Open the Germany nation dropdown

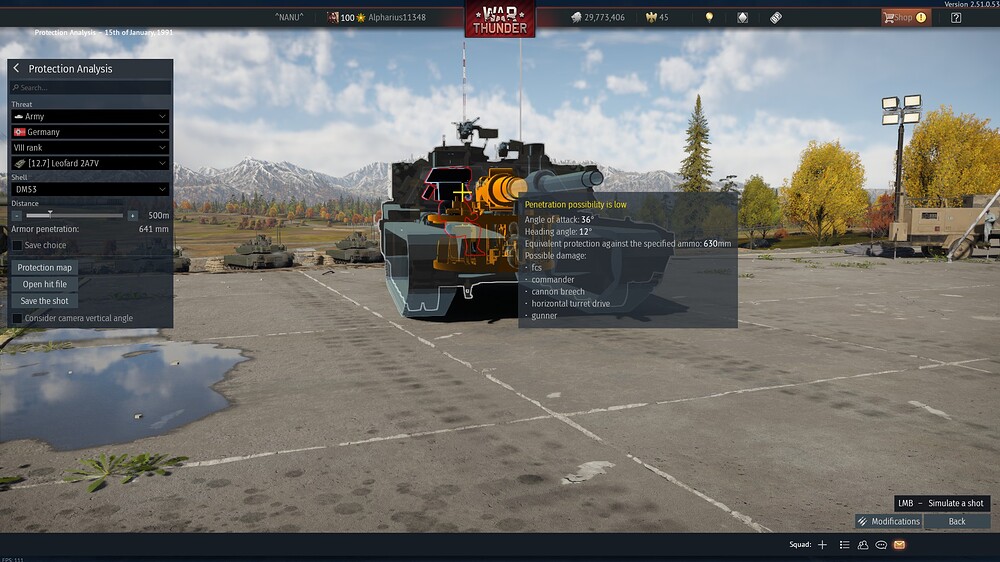pos(90,132)
